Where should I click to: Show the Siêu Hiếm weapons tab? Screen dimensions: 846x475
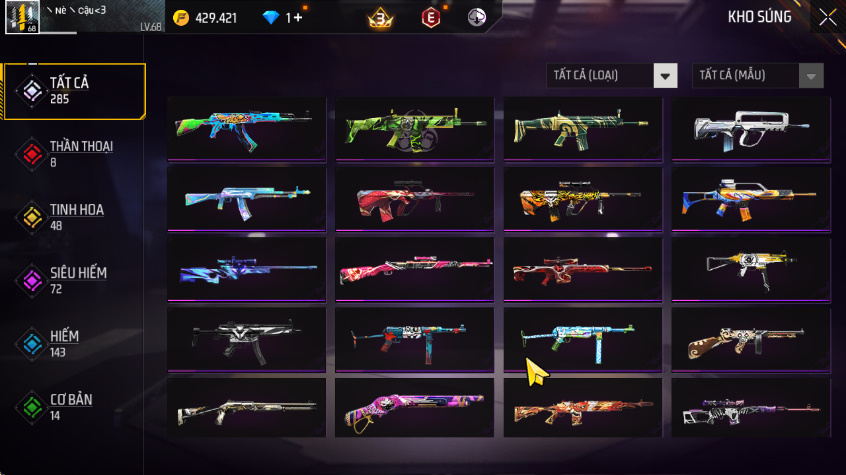[75, 279]
